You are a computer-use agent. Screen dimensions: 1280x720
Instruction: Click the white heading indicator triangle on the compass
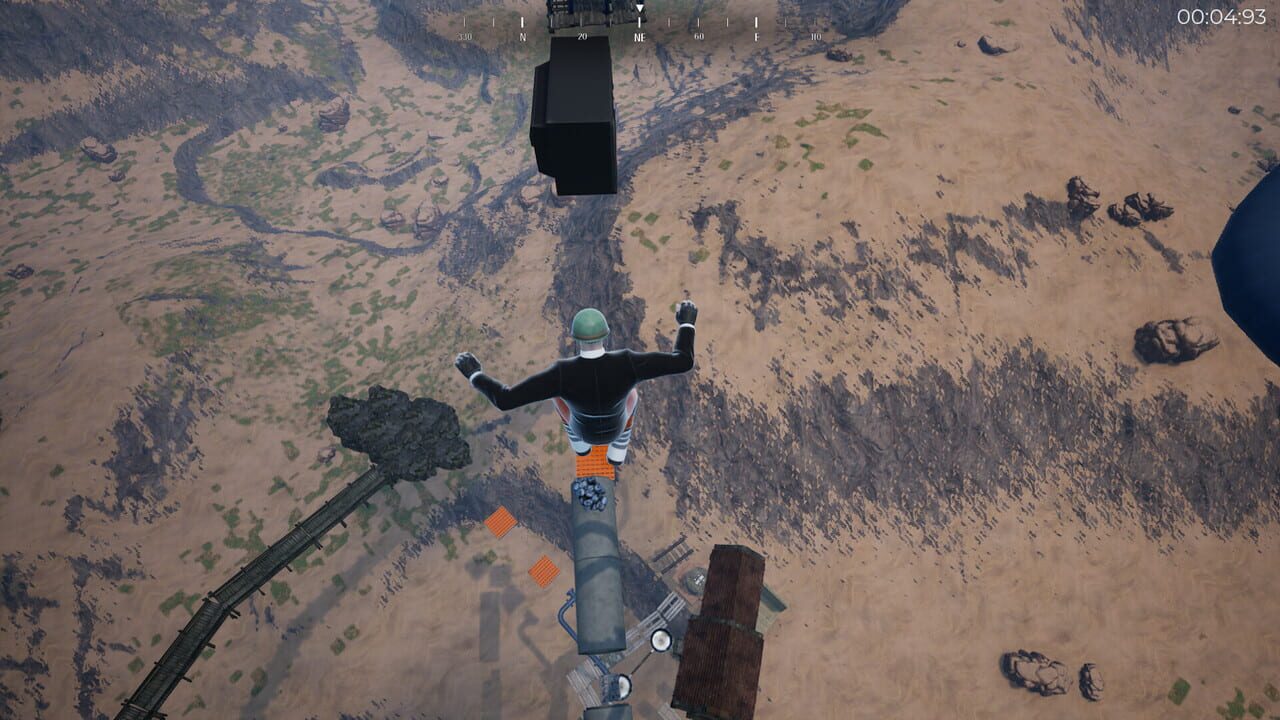point(638,7)
